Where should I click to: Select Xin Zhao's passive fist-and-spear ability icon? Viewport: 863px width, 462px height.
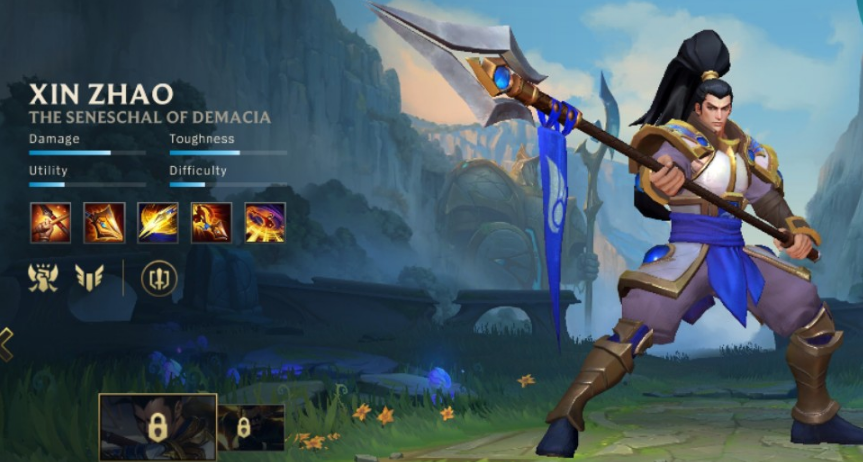point(50,222)
